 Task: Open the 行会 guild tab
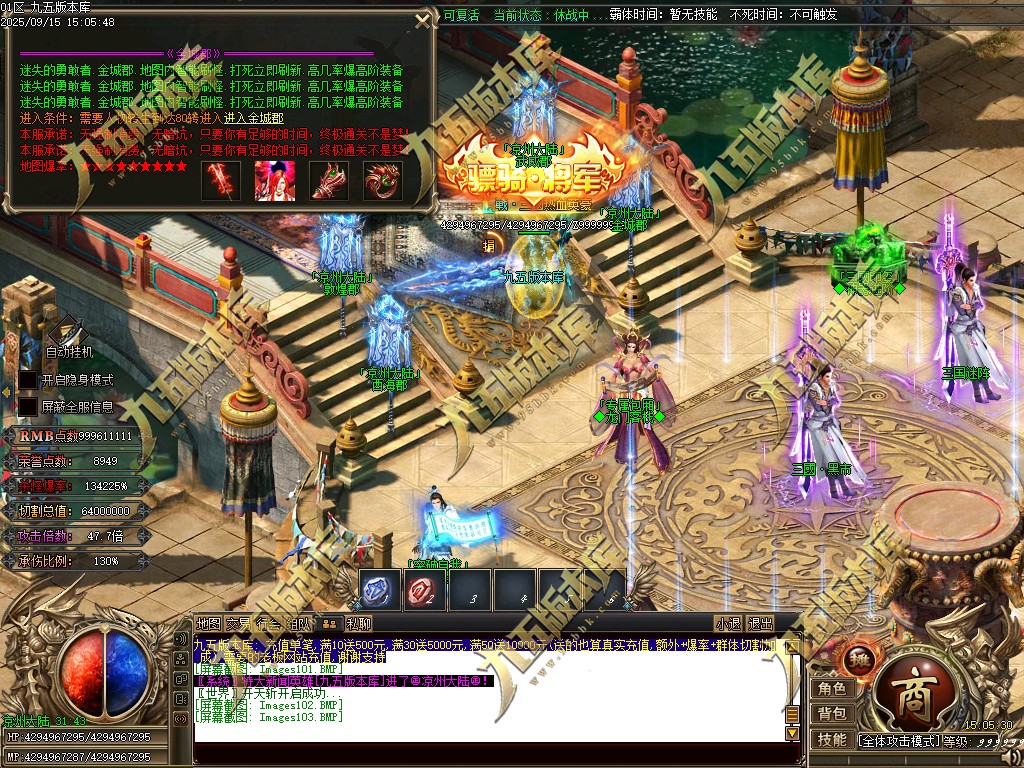pos(267,624)
